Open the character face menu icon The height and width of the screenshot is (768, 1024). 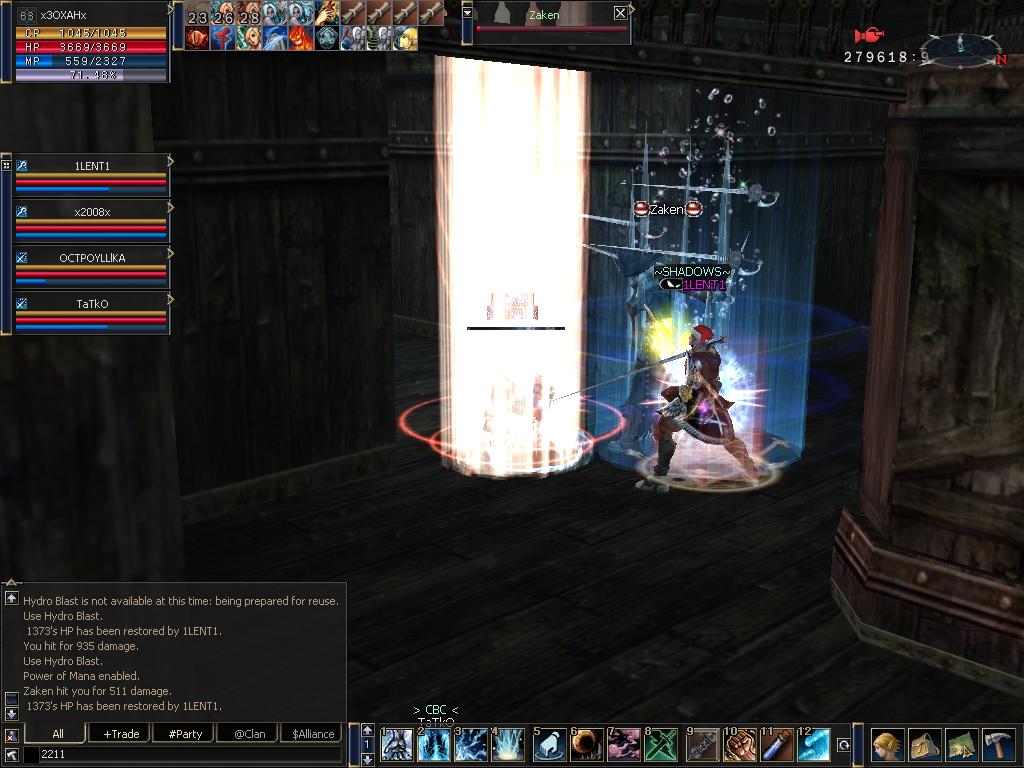click(x=887, y=746)
